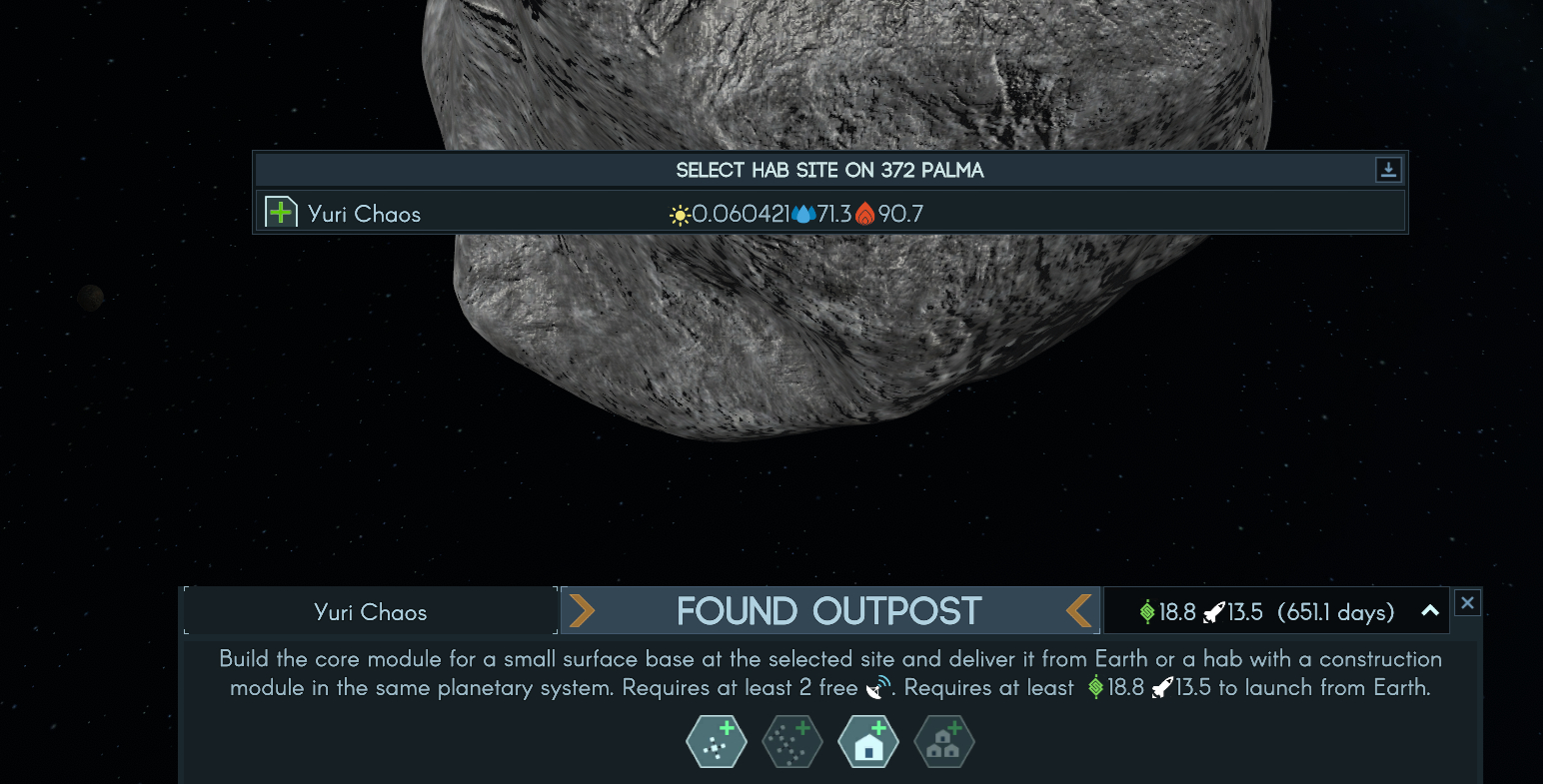Expand the mission cost caret arrow
This screenshot has height=784, width=1543.
1430,611
